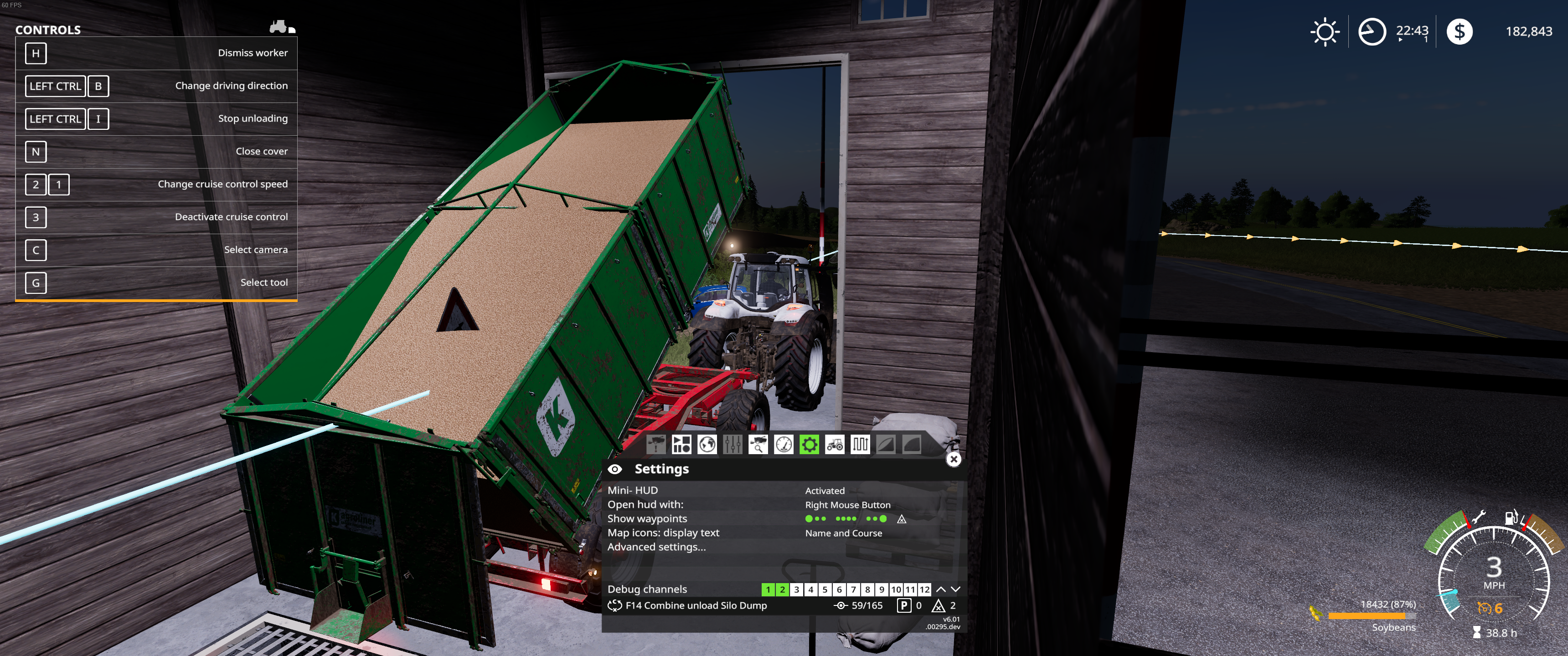
Task: Open the speedometer speed settings tab
Action: click(x=784, y=445)
